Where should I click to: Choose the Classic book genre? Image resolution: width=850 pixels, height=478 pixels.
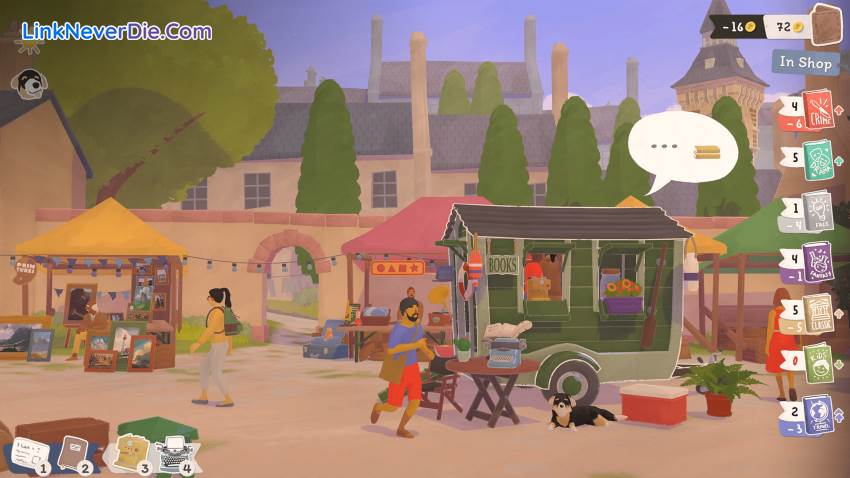817,314
